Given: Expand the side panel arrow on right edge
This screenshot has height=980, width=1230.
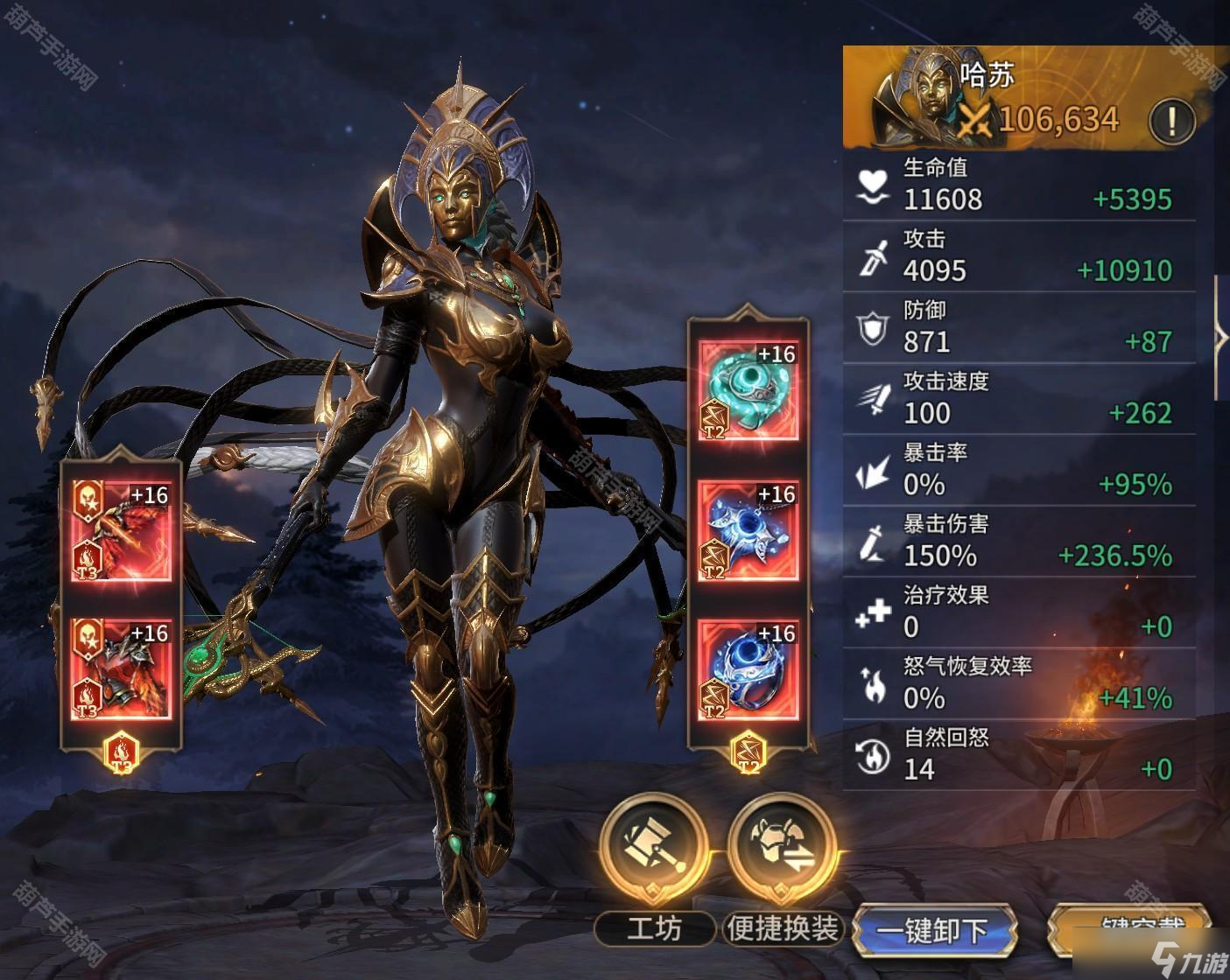Looking at the screenshot, I should (1221, 338).
